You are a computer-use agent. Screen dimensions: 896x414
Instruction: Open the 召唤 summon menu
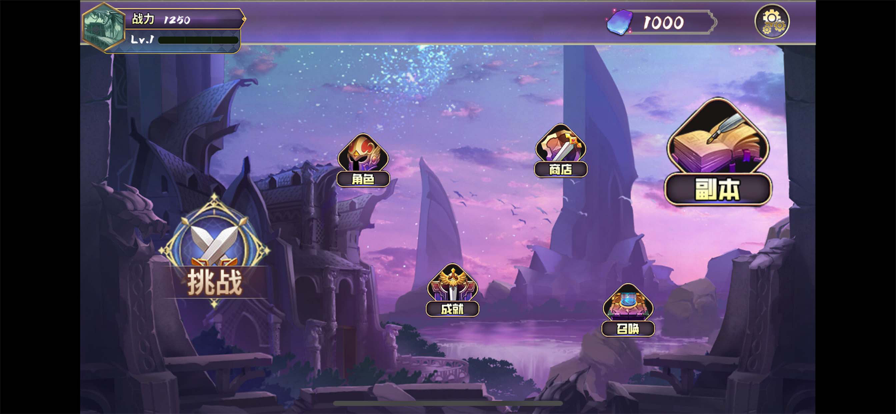click(628, 310)
